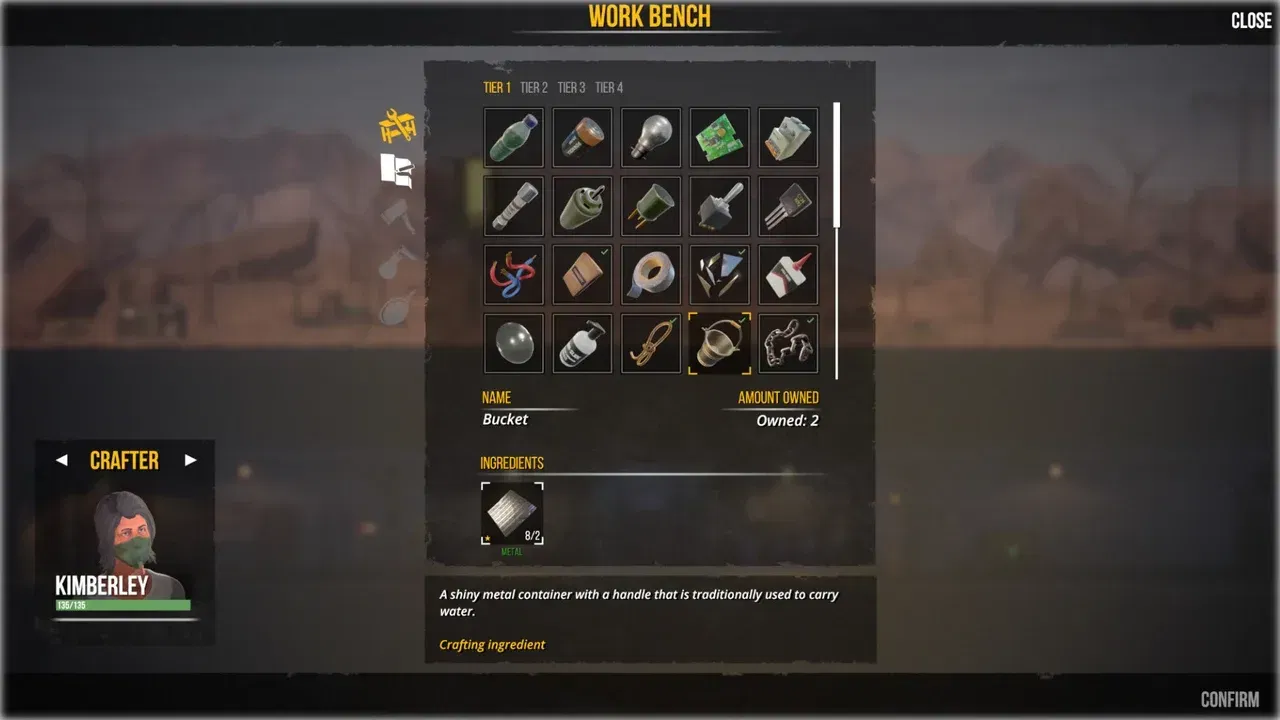Choose the Circuit Board item
Image resolution: width=1280 pixels, height=720 pixels.
tap(719, 137)
